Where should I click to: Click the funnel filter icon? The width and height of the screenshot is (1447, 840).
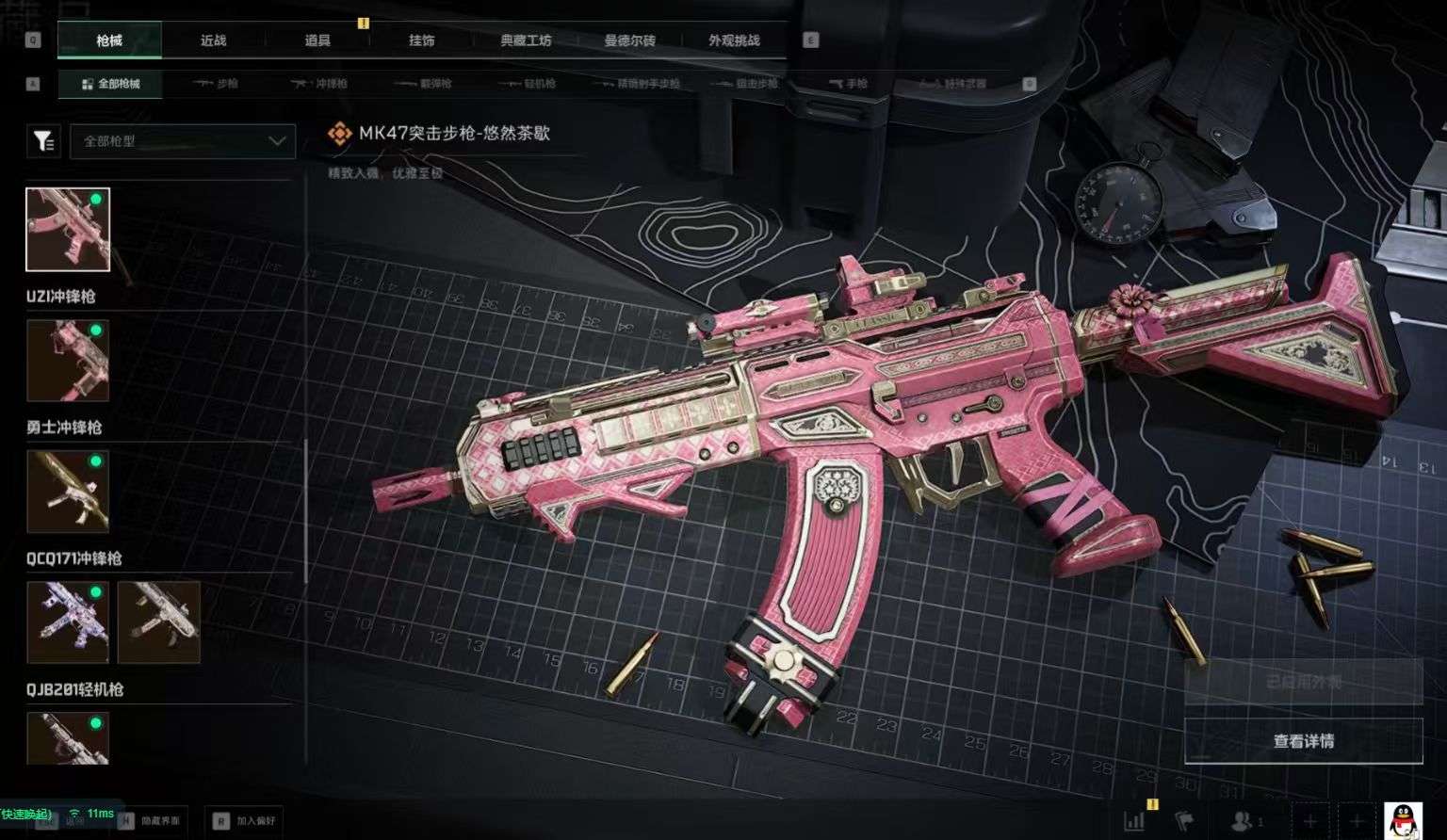tap(43, 141)
